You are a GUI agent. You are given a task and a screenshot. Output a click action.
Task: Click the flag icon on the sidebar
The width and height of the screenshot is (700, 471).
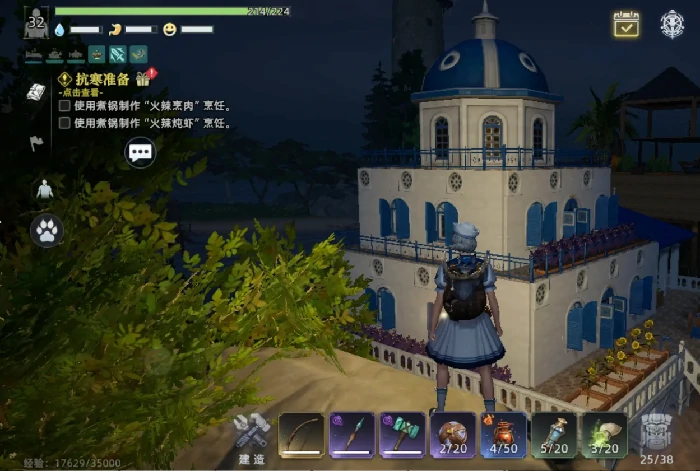coord(36,143)
